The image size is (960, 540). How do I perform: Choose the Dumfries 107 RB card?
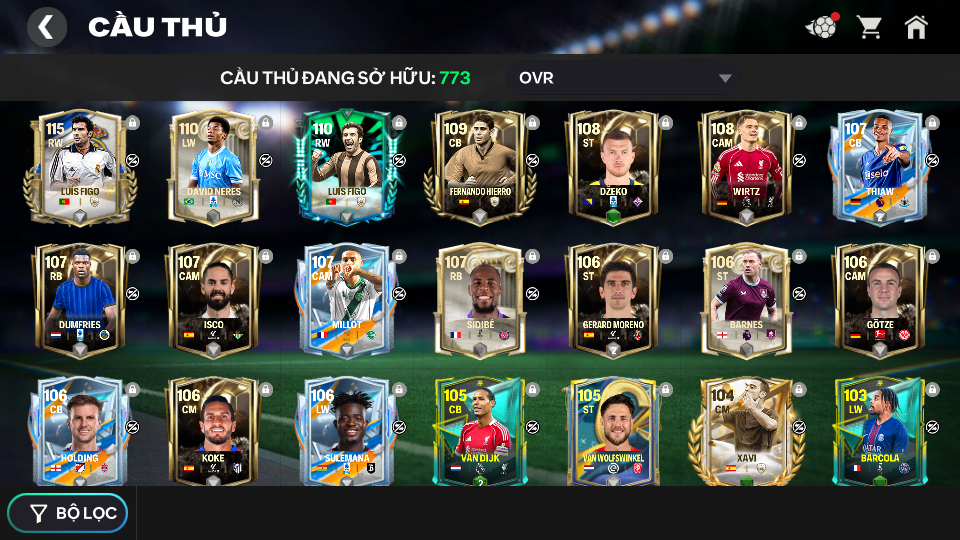pyautogui.click(x=79, y=299)
